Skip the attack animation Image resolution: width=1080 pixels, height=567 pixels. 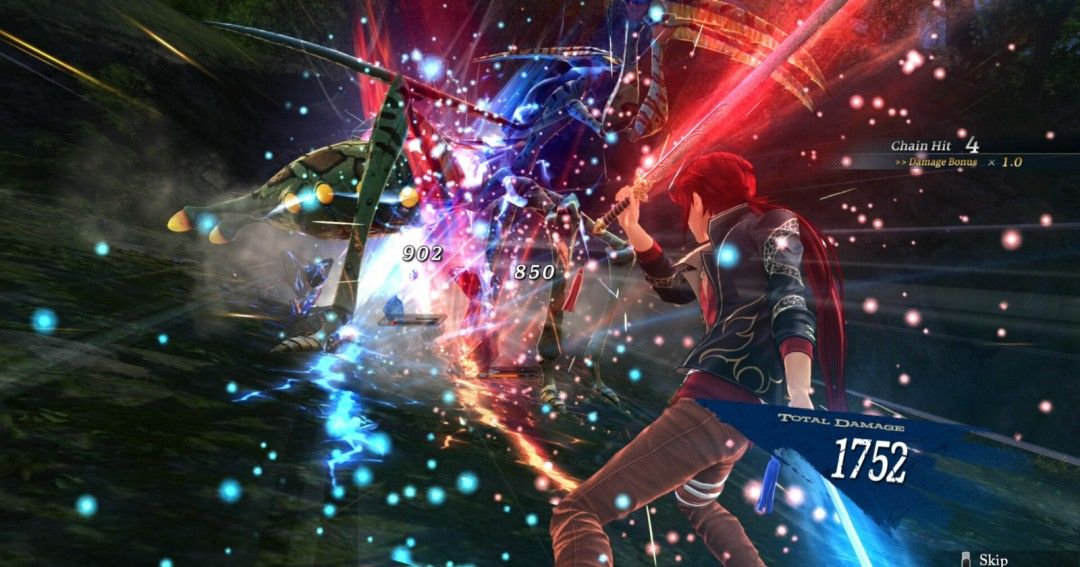tap(985, 559)
